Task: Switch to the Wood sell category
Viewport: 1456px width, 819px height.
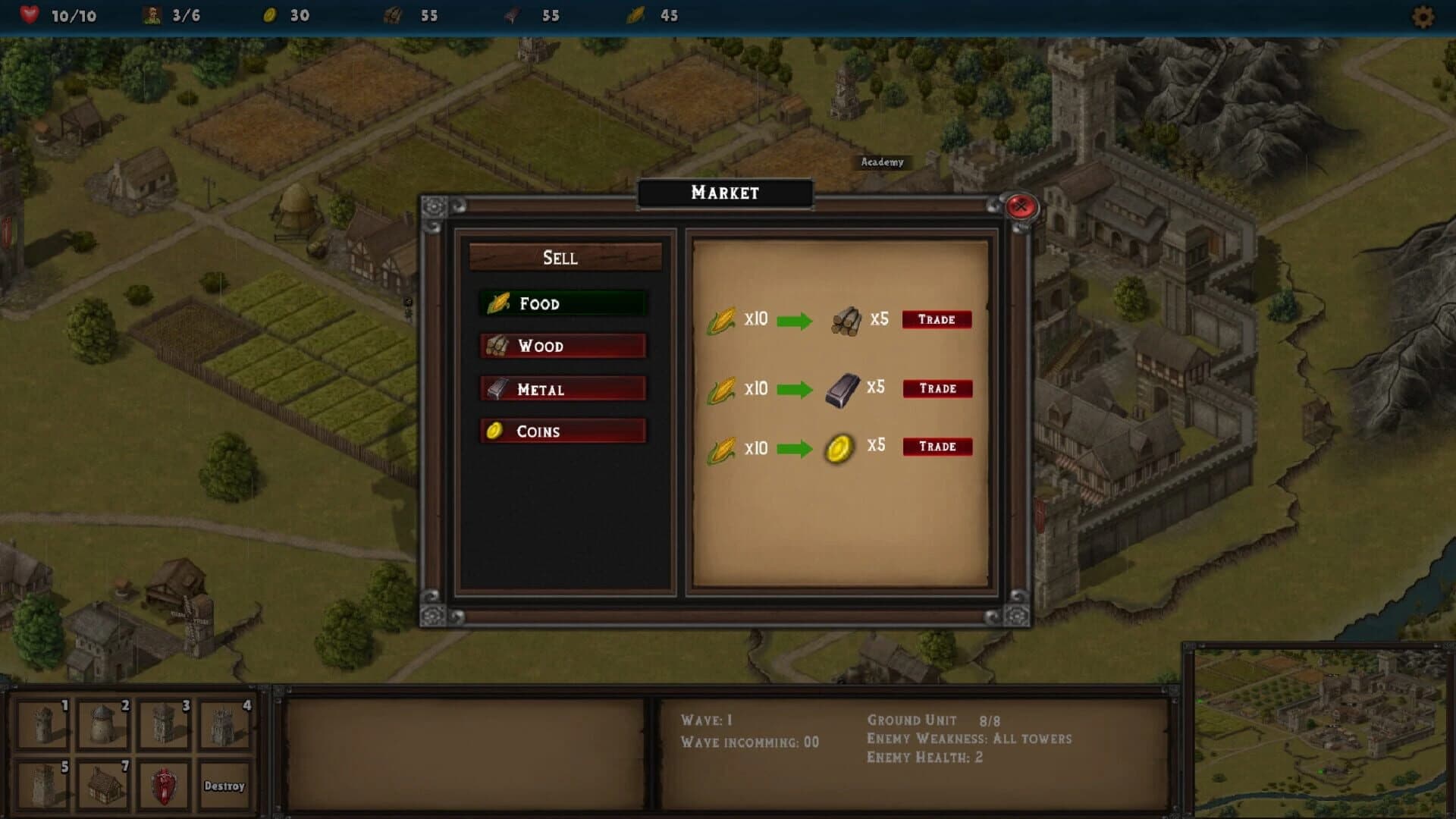Action: [562, 346]
